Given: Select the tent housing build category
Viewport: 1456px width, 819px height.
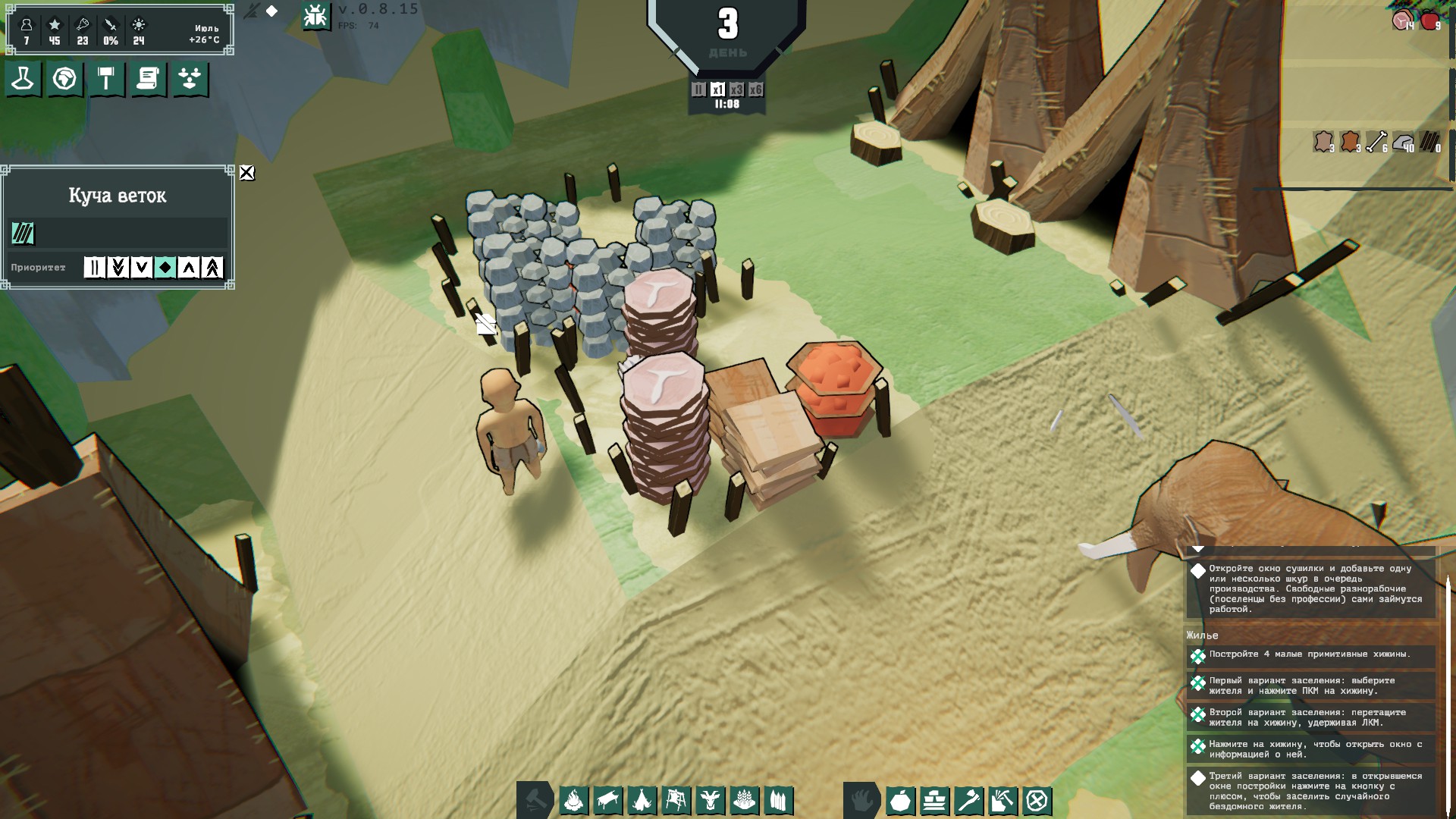Looking at the screenshot, I should 642,800.
